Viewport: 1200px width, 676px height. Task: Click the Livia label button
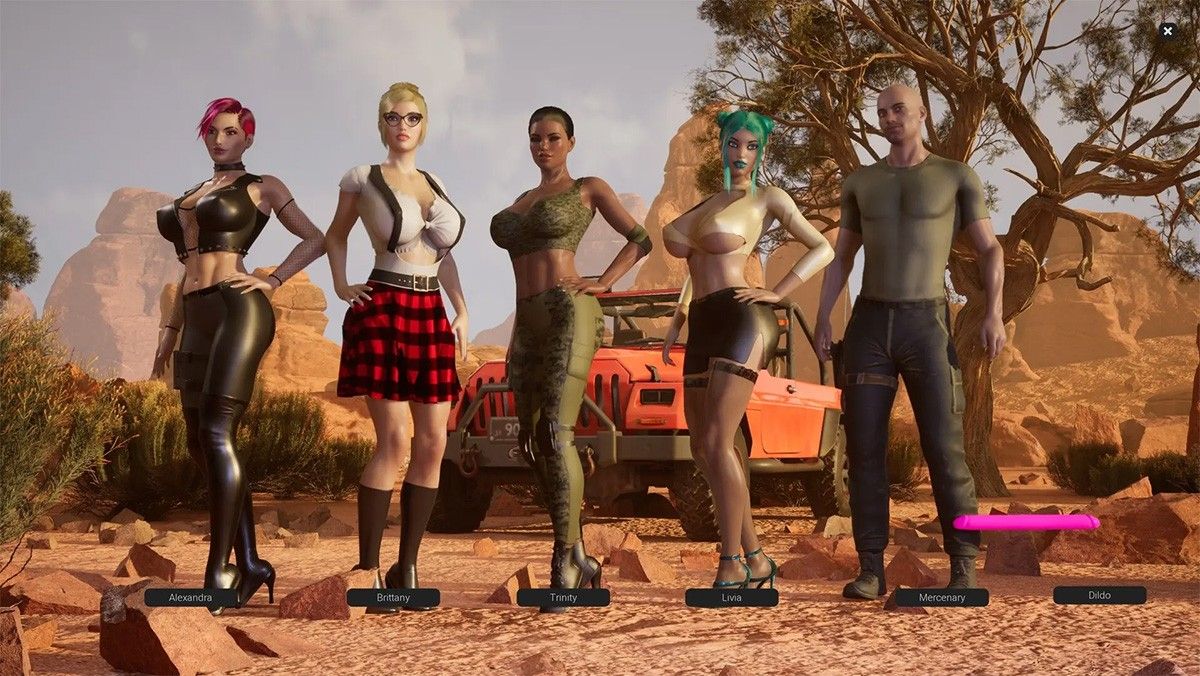[731, 597]
